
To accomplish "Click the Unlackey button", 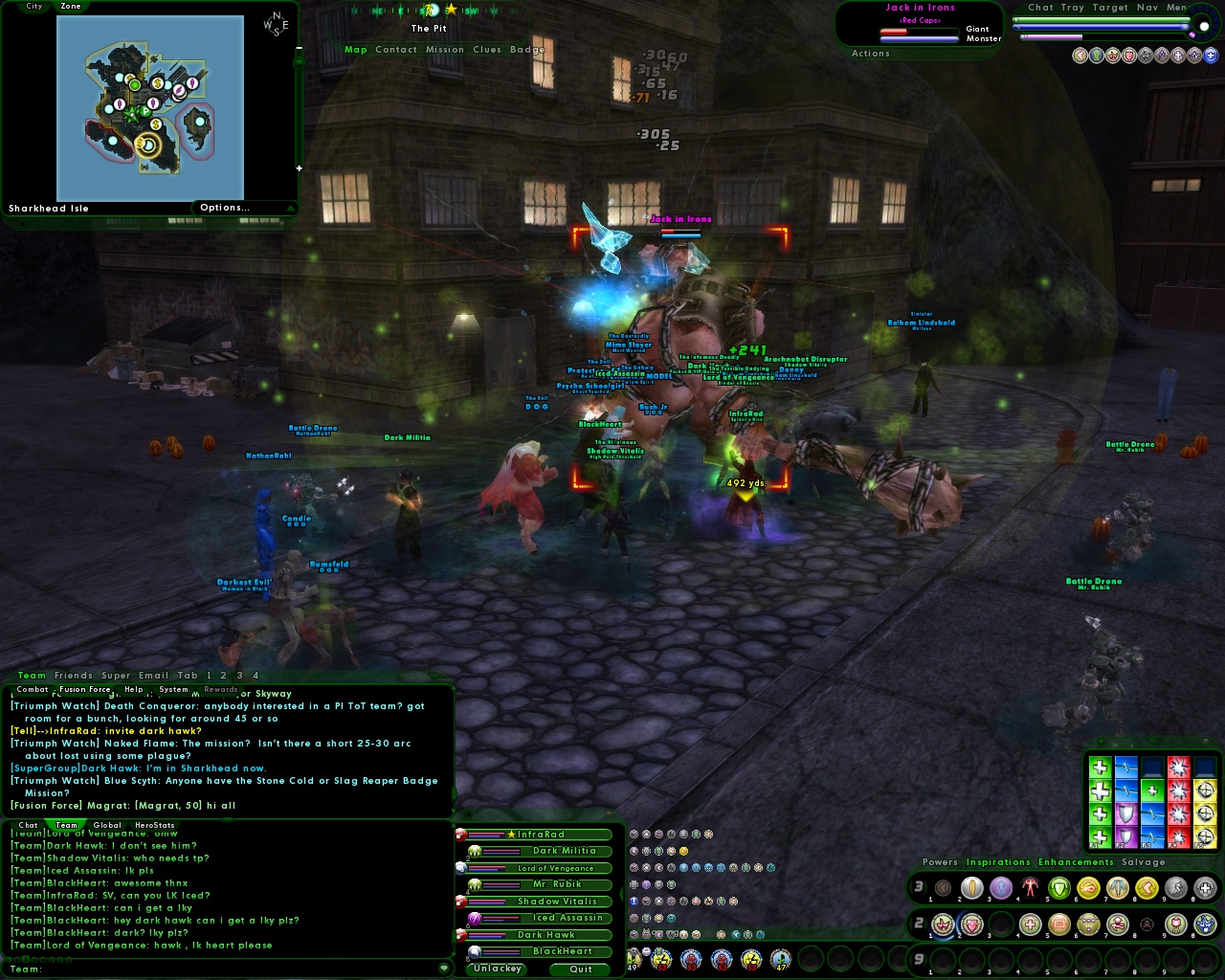I will (496, 969).
